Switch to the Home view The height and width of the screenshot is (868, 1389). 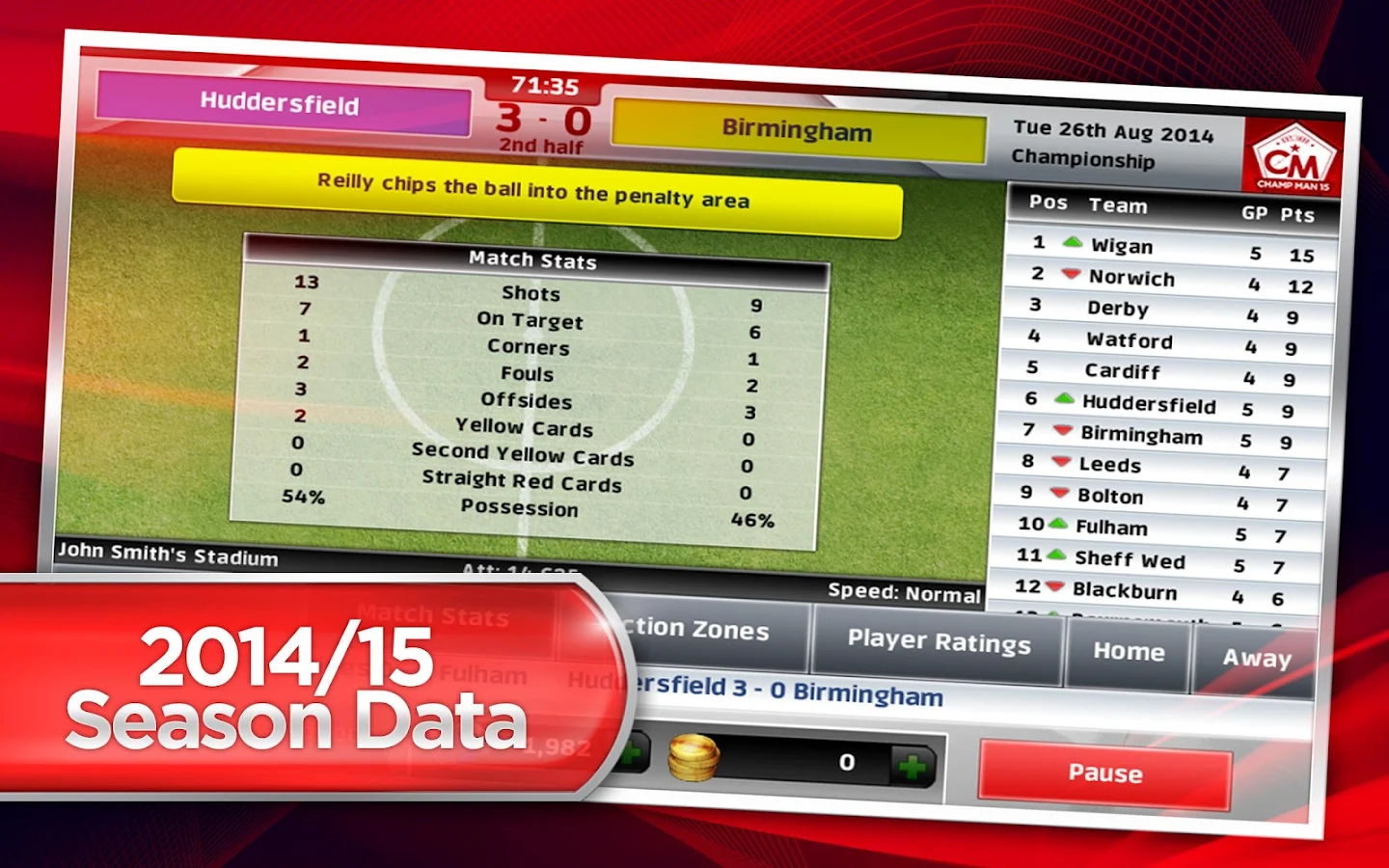click(1127, 652)
